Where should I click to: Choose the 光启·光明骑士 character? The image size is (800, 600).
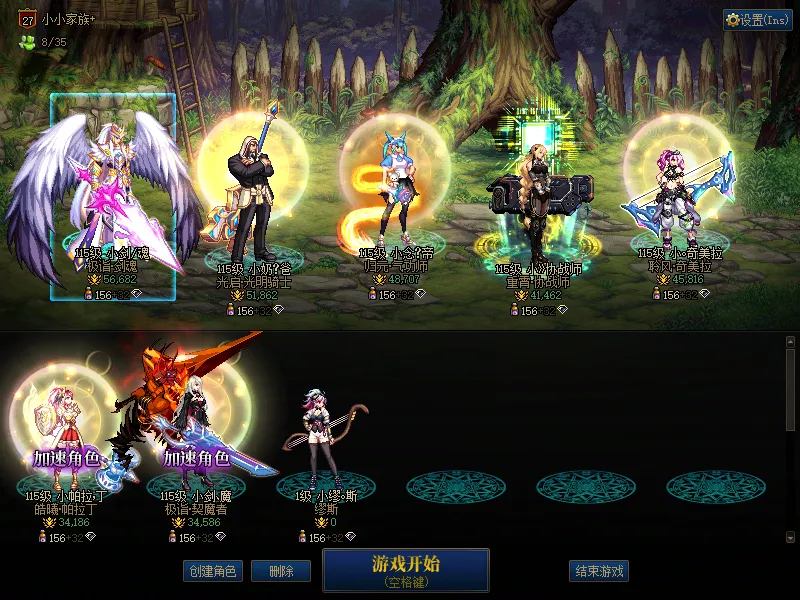click(x=254, y=200)
